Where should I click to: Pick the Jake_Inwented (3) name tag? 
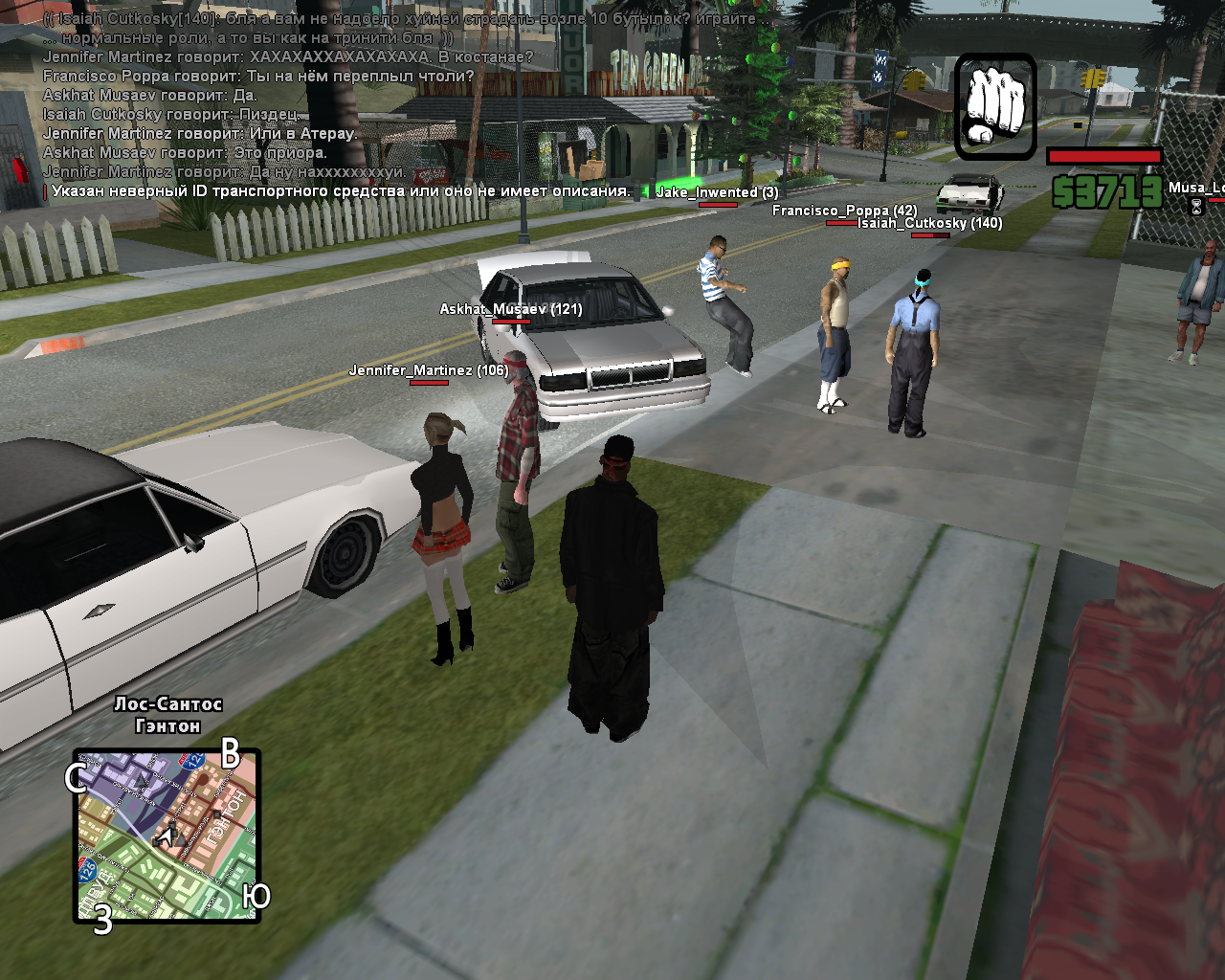click(717, 192)
